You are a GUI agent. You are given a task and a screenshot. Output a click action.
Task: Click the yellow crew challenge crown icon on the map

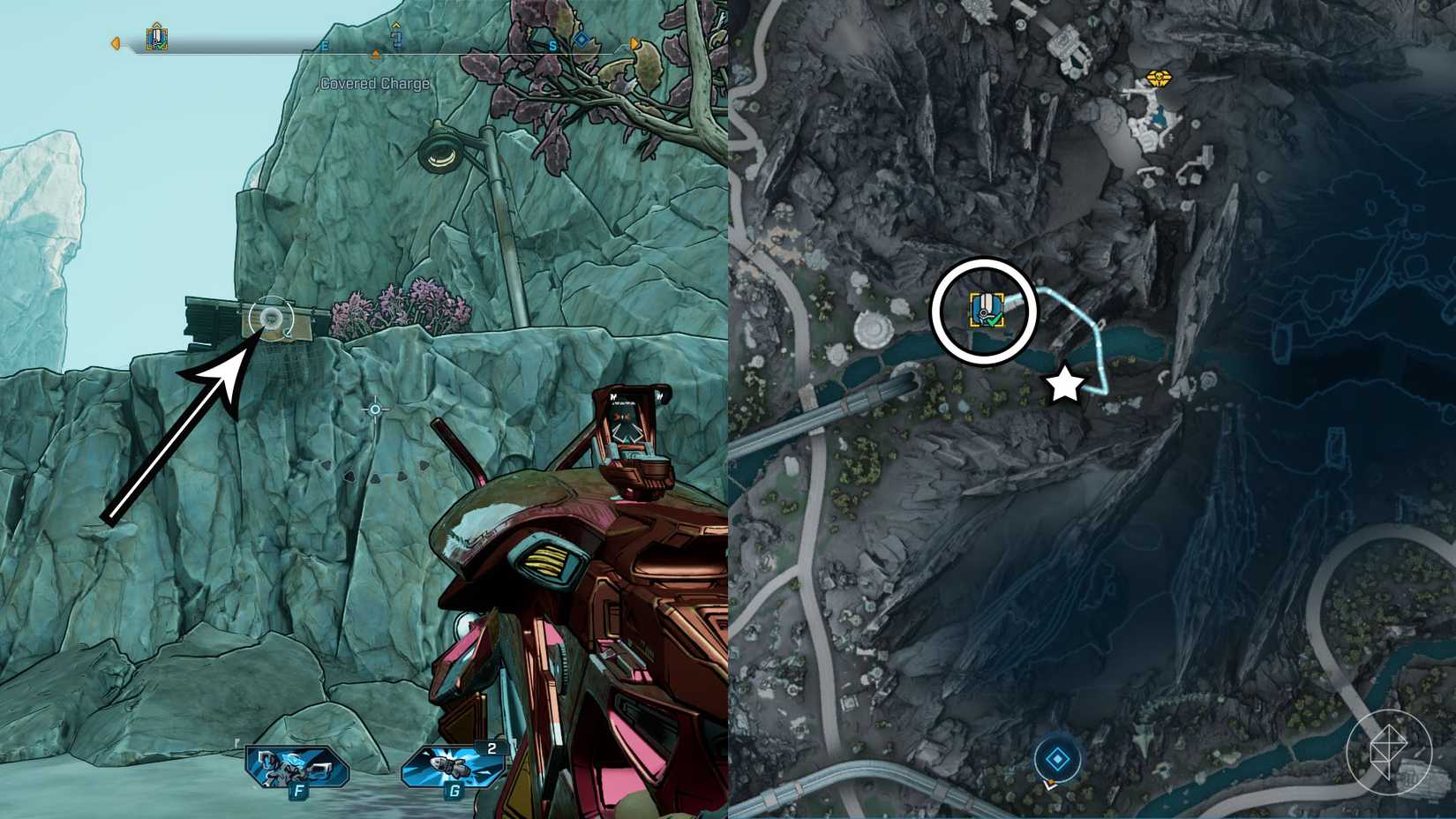pyautogui.click(x=1157, y=79)
